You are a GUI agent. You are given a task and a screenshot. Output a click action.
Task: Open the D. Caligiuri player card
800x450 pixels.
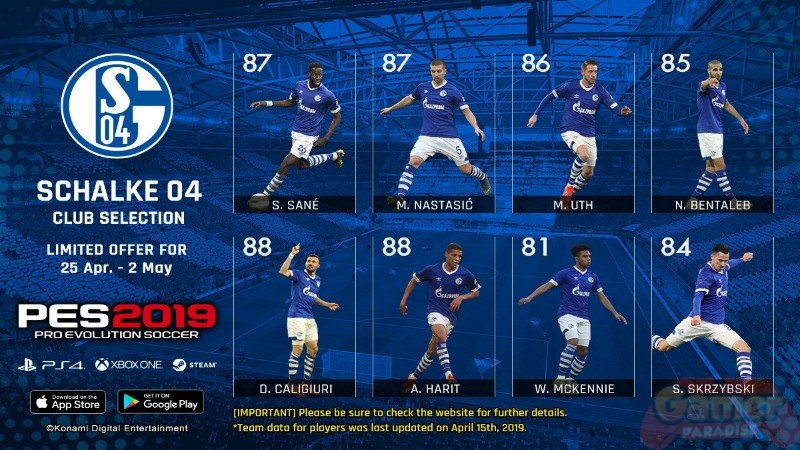click(297, 315)
